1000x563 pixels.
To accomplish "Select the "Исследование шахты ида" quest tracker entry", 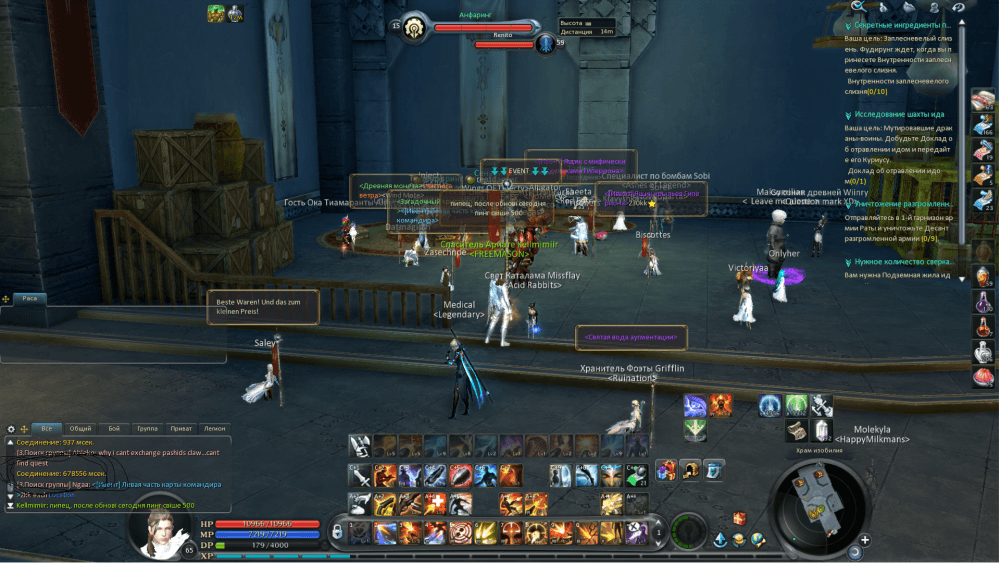I will point(898,114).
